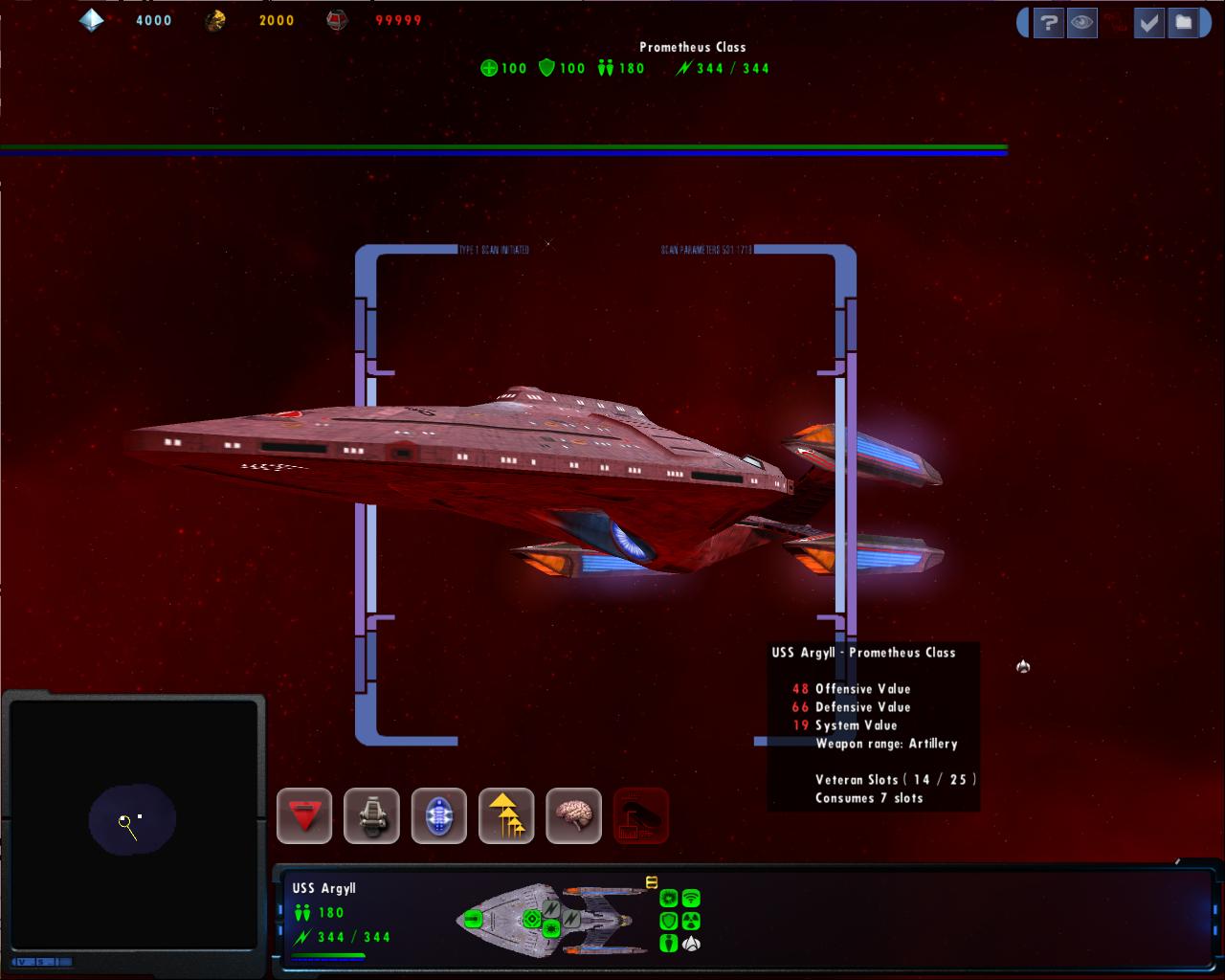The image size is (1225, 980).
Task: Click the brain AI behavior icon
Action: (573, 816)
